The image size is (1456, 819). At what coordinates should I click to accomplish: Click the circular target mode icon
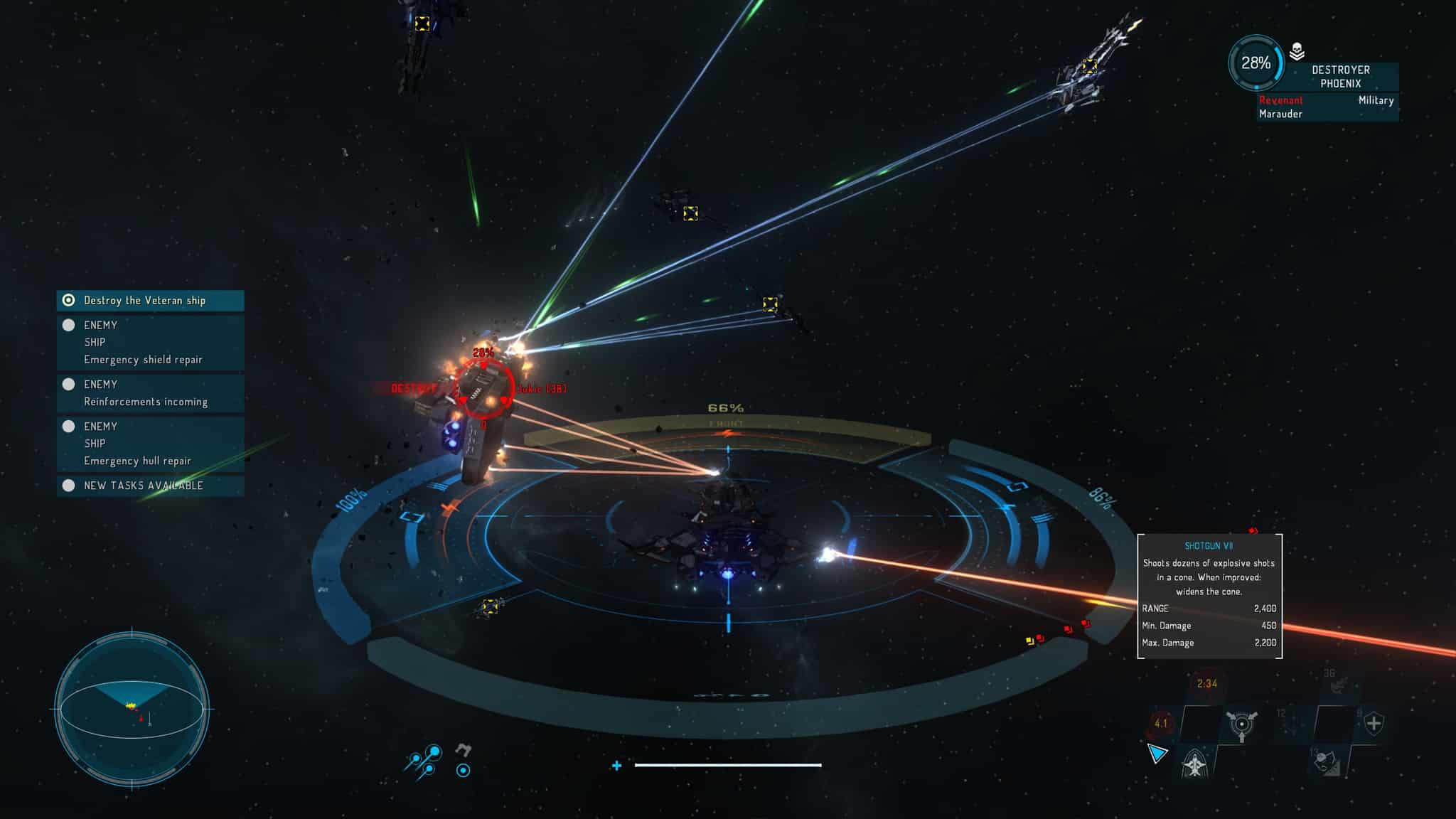point(463,770)
